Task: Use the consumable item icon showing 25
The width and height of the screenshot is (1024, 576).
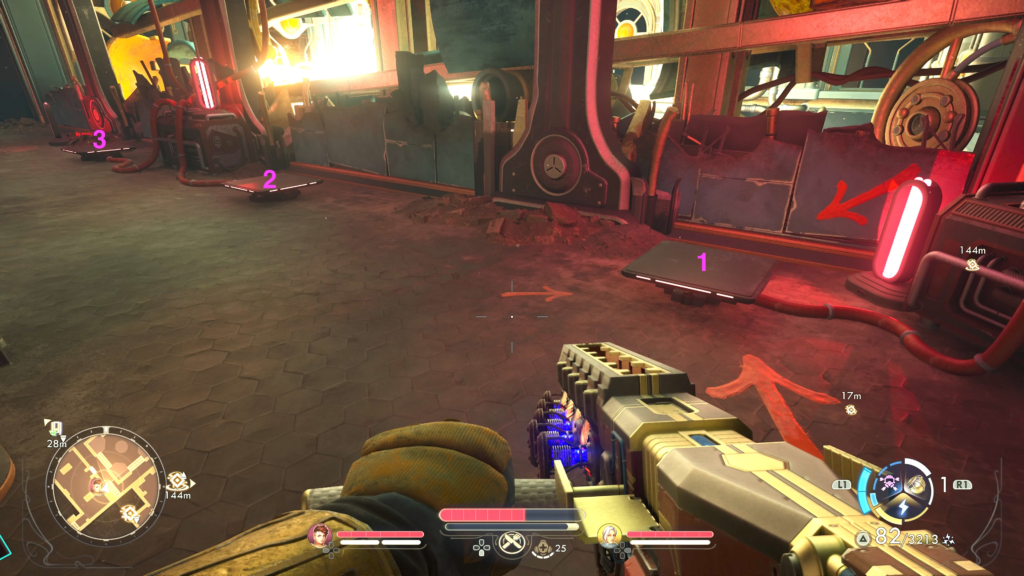Action: point(543,546)
